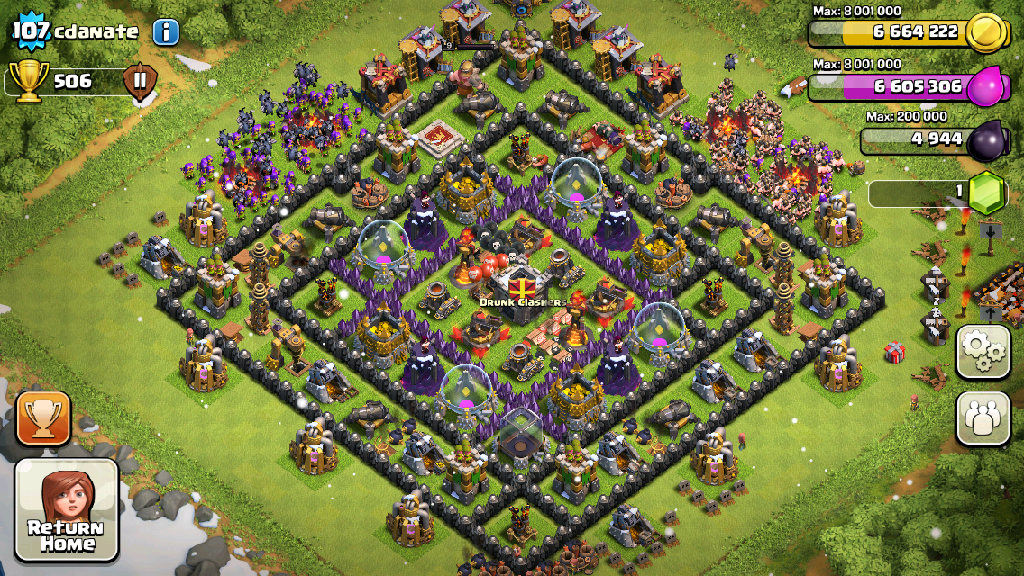Open the orange trophy achievements button
Image resolution: width=1024 pixels, height=576 pixels.
coord(44,418)
